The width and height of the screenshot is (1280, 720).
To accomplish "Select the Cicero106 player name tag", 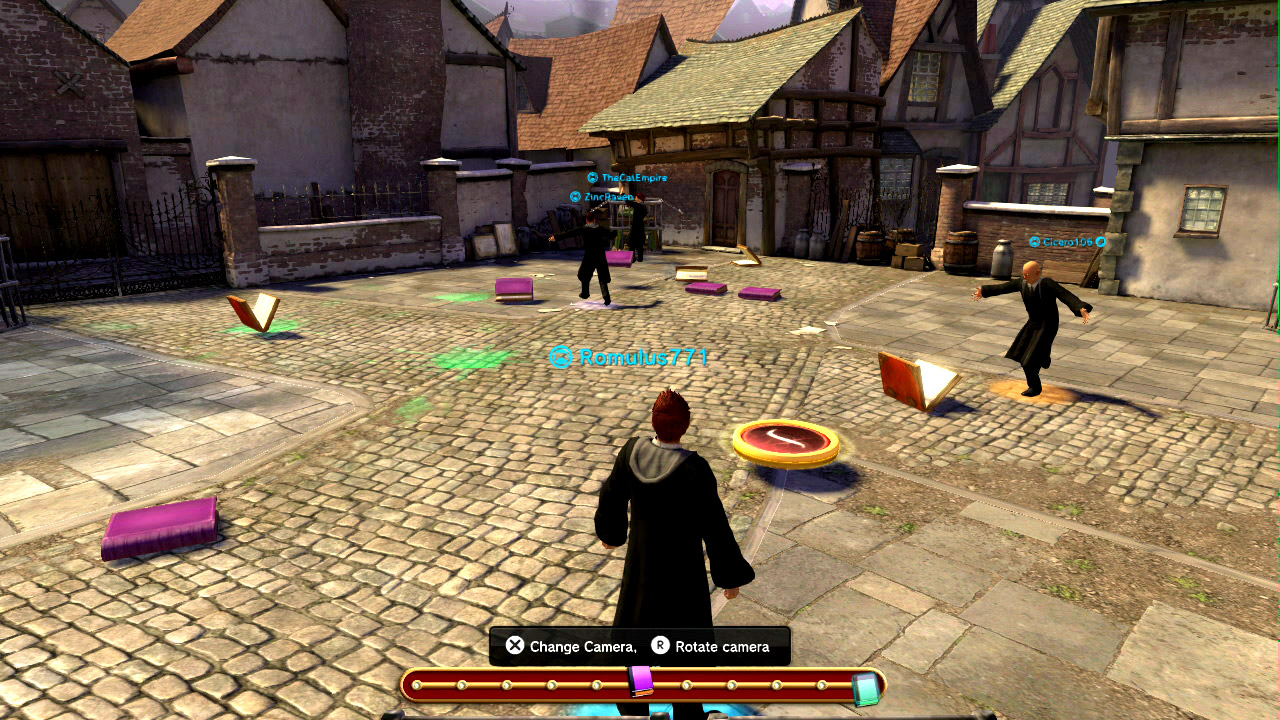I will point(1067,242).
